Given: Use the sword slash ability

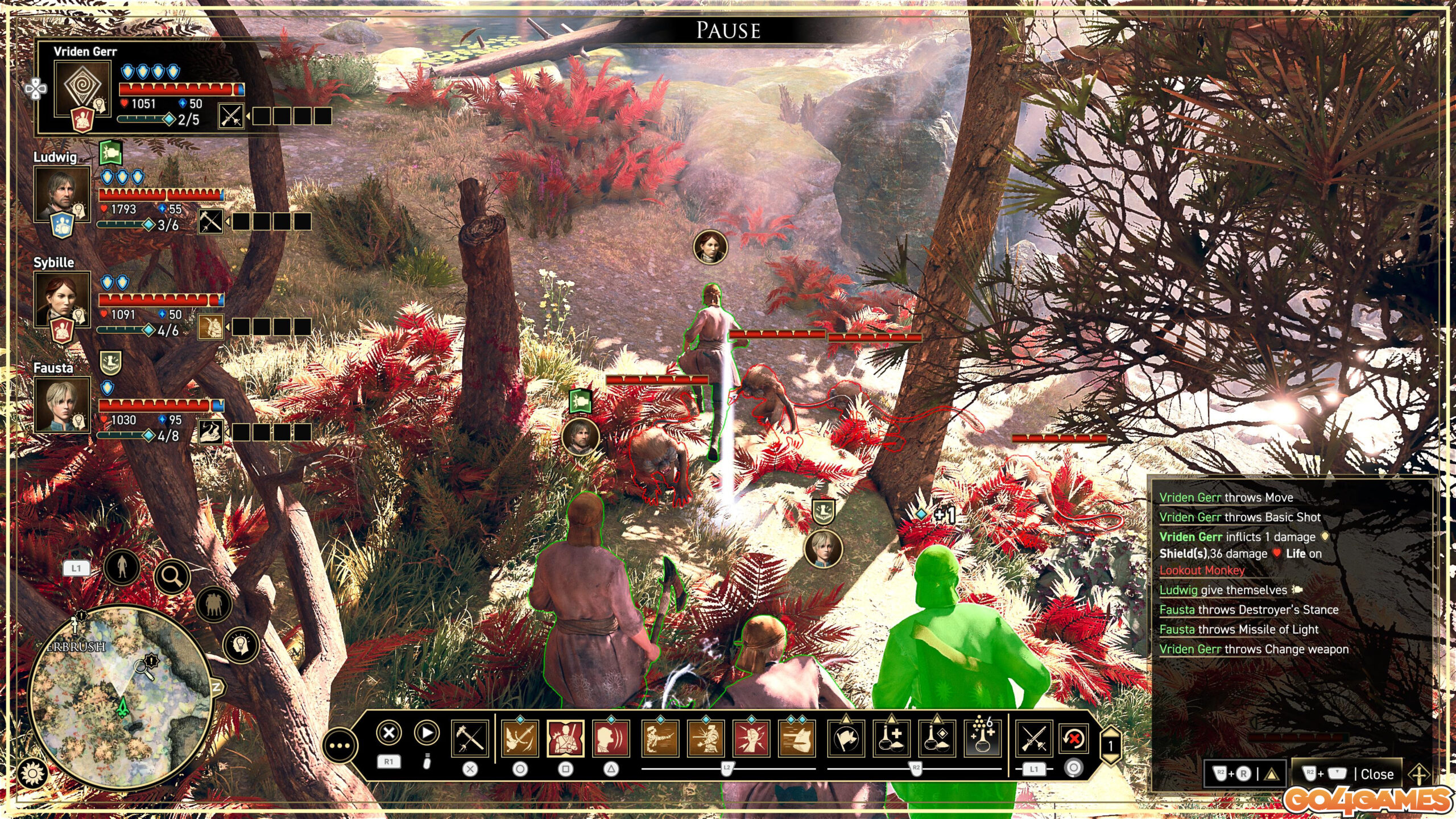Looking at the screenshot, I should pyautogui.click(x=519, y=739).
